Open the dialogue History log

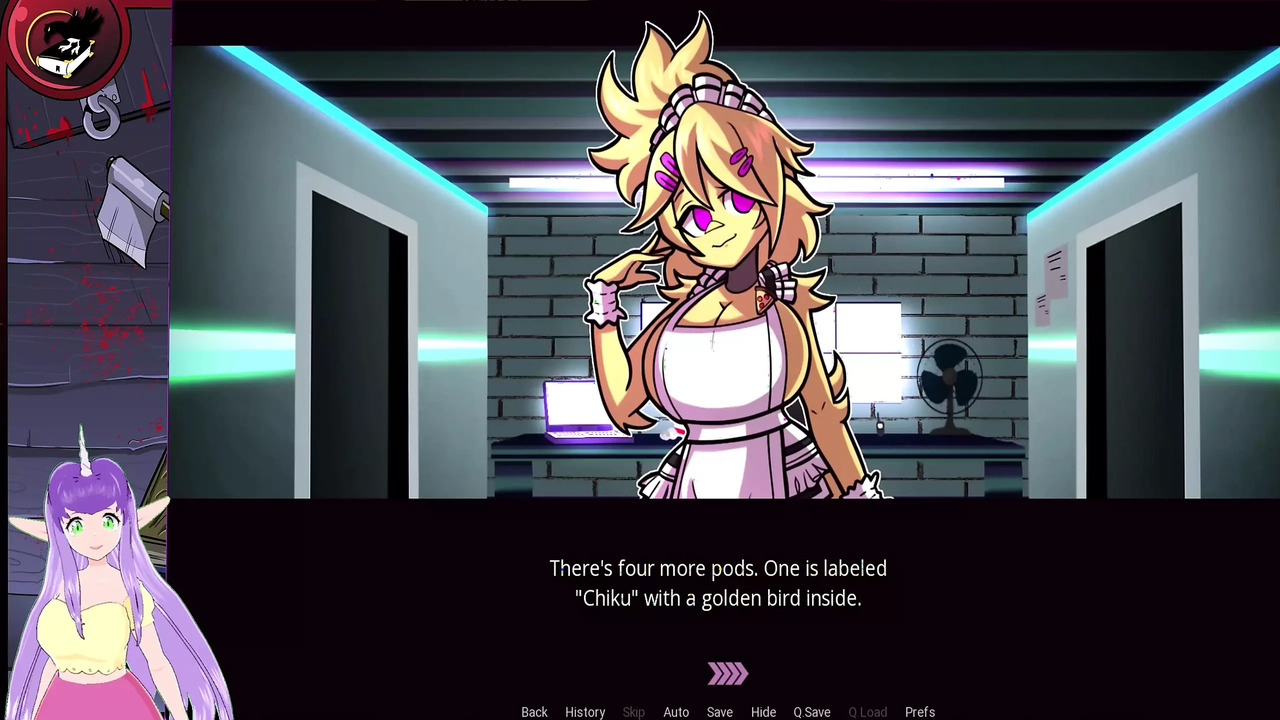(x=585, y=711)
